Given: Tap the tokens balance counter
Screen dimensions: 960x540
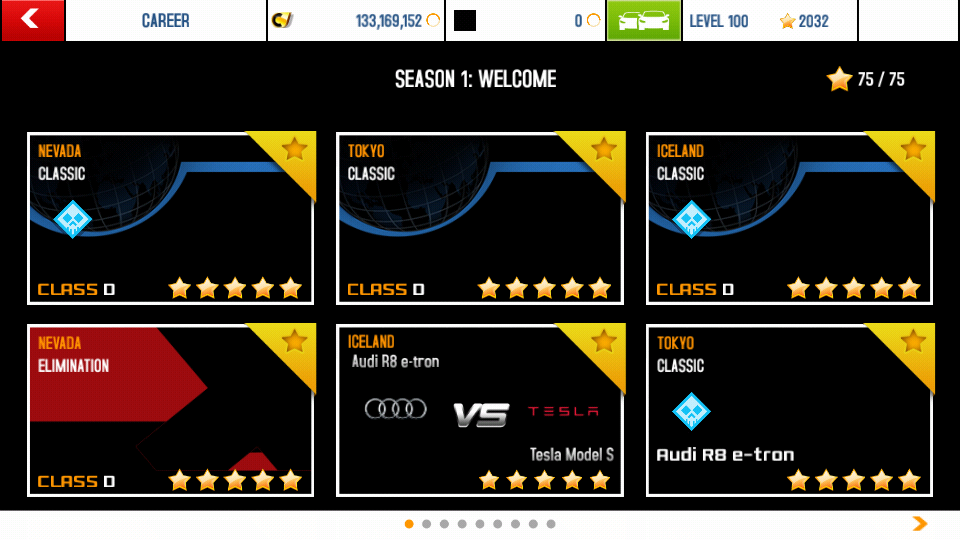Looking at the screenshot, I should (526, 21).
